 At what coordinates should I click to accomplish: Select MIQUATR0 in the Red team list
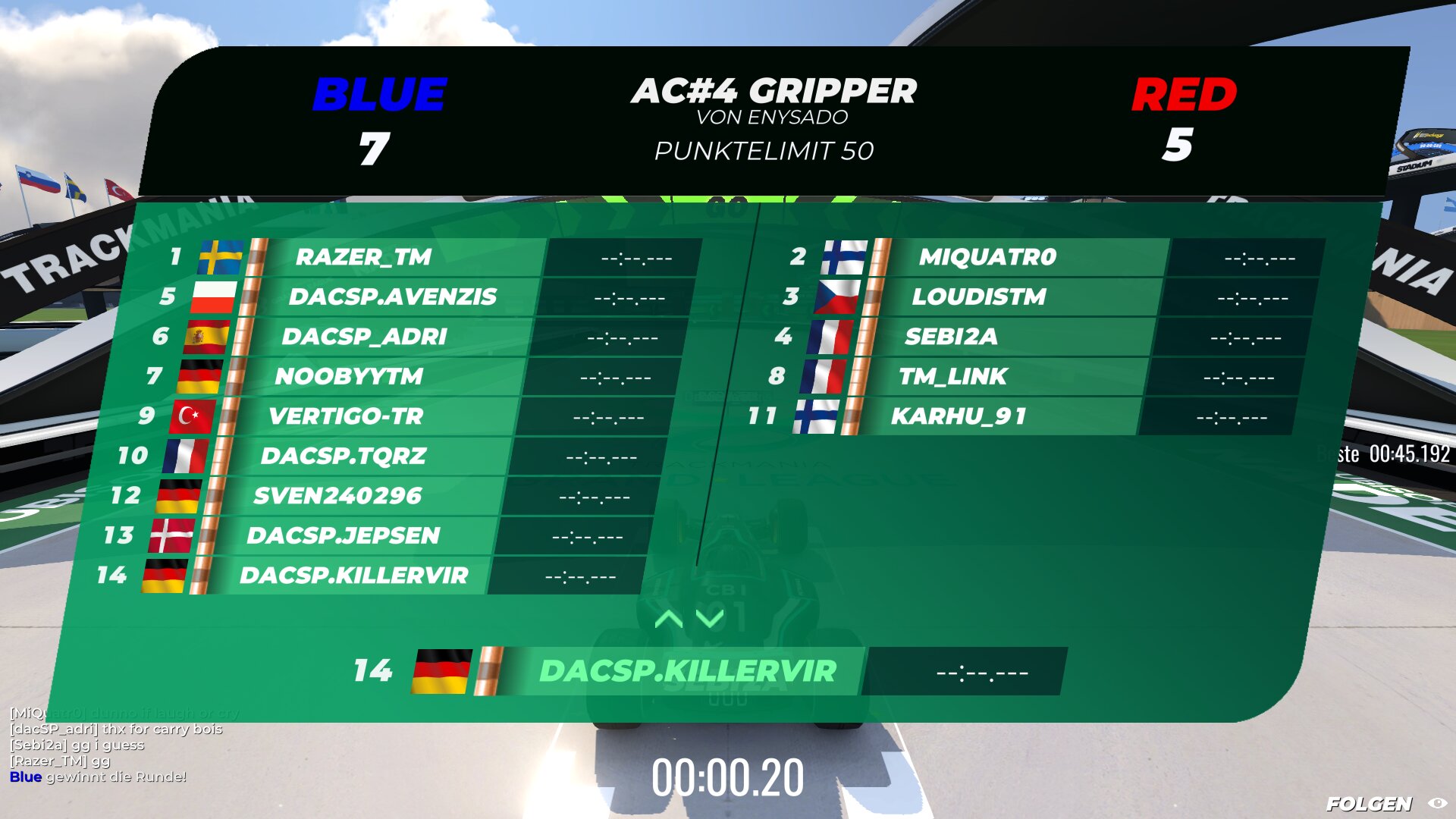click(x=987, y=257)
